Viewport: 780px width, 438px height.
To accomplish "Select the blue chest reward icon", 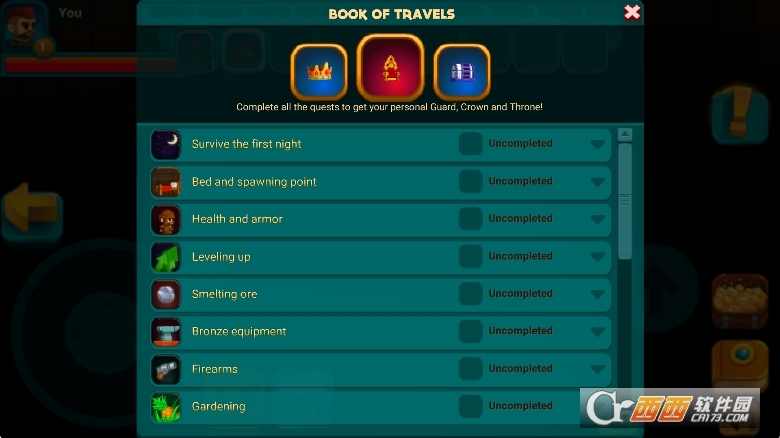I will pyautogui.click(x=462, y=71).
